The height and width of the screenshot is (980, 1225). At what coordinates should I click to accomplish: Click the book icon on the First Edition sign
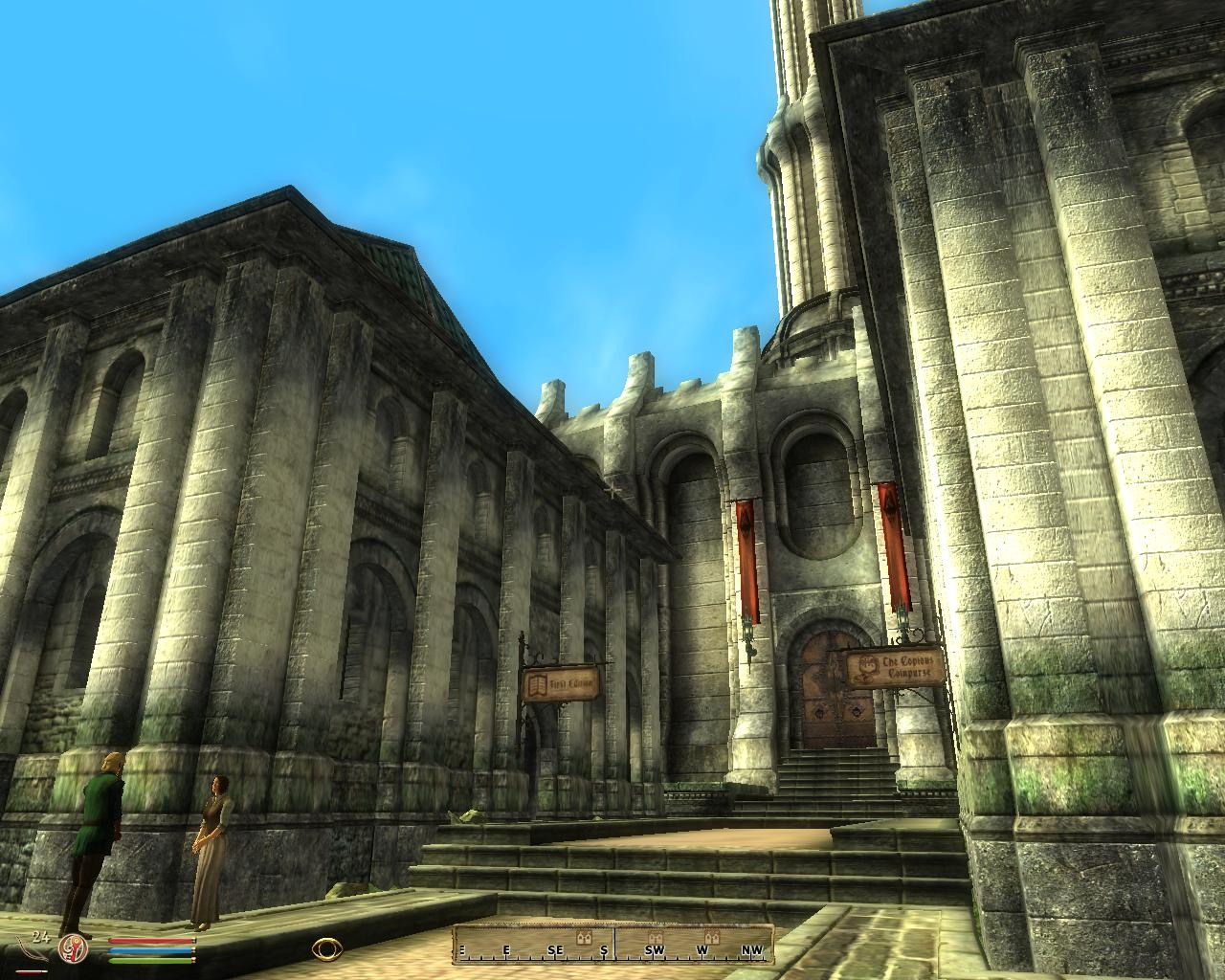coord(538,685)
